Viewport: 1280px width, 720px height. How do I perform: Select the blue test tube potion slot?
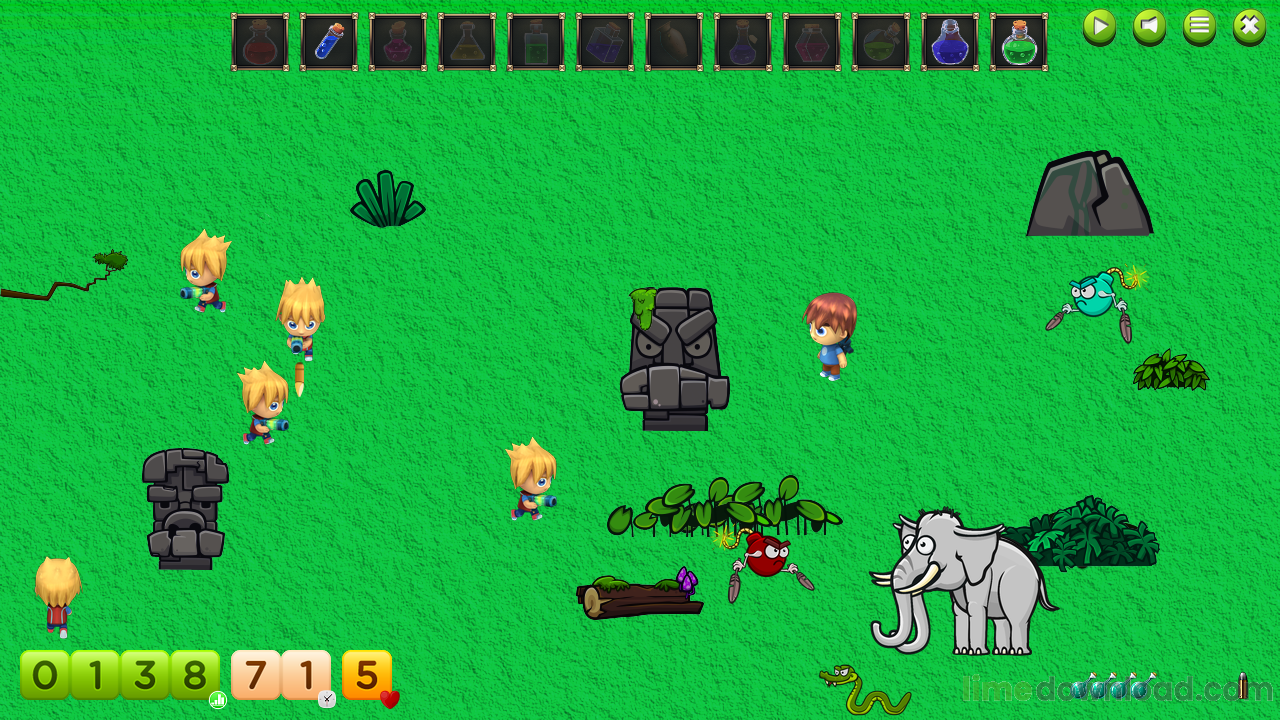(x=329, y=42)
